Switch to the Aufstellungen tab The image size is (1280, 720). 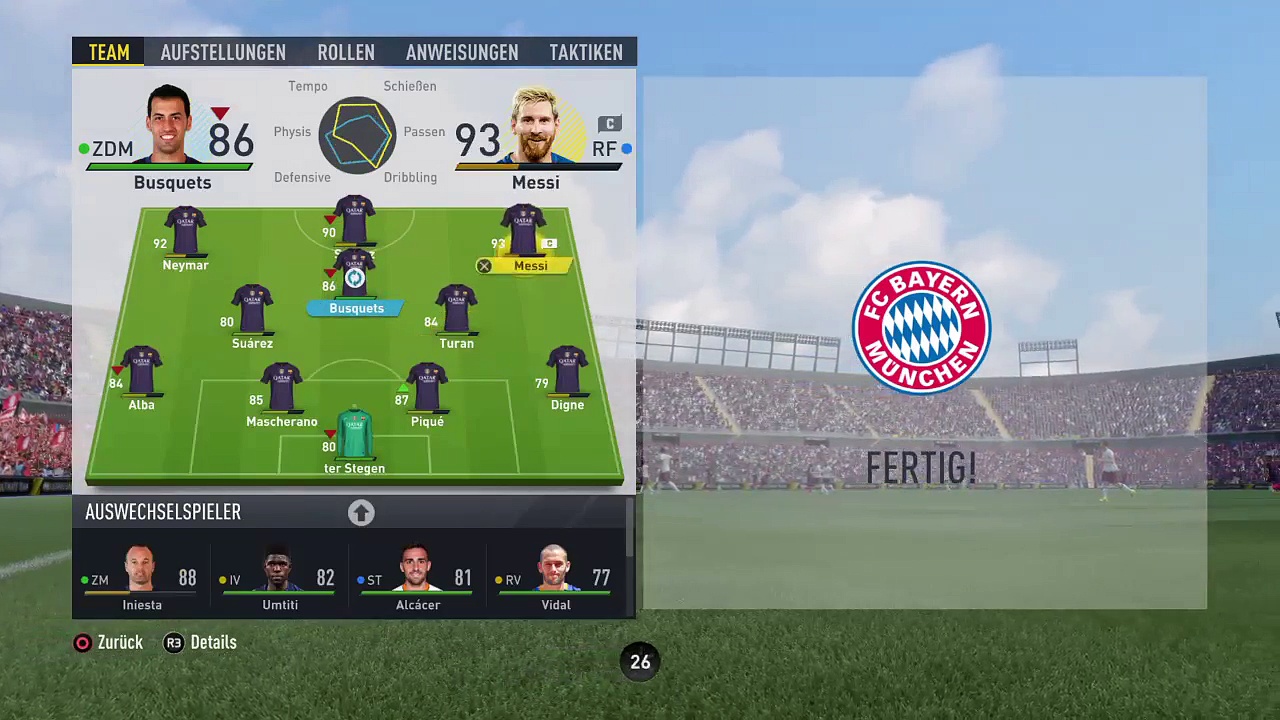tap(223, 52)
